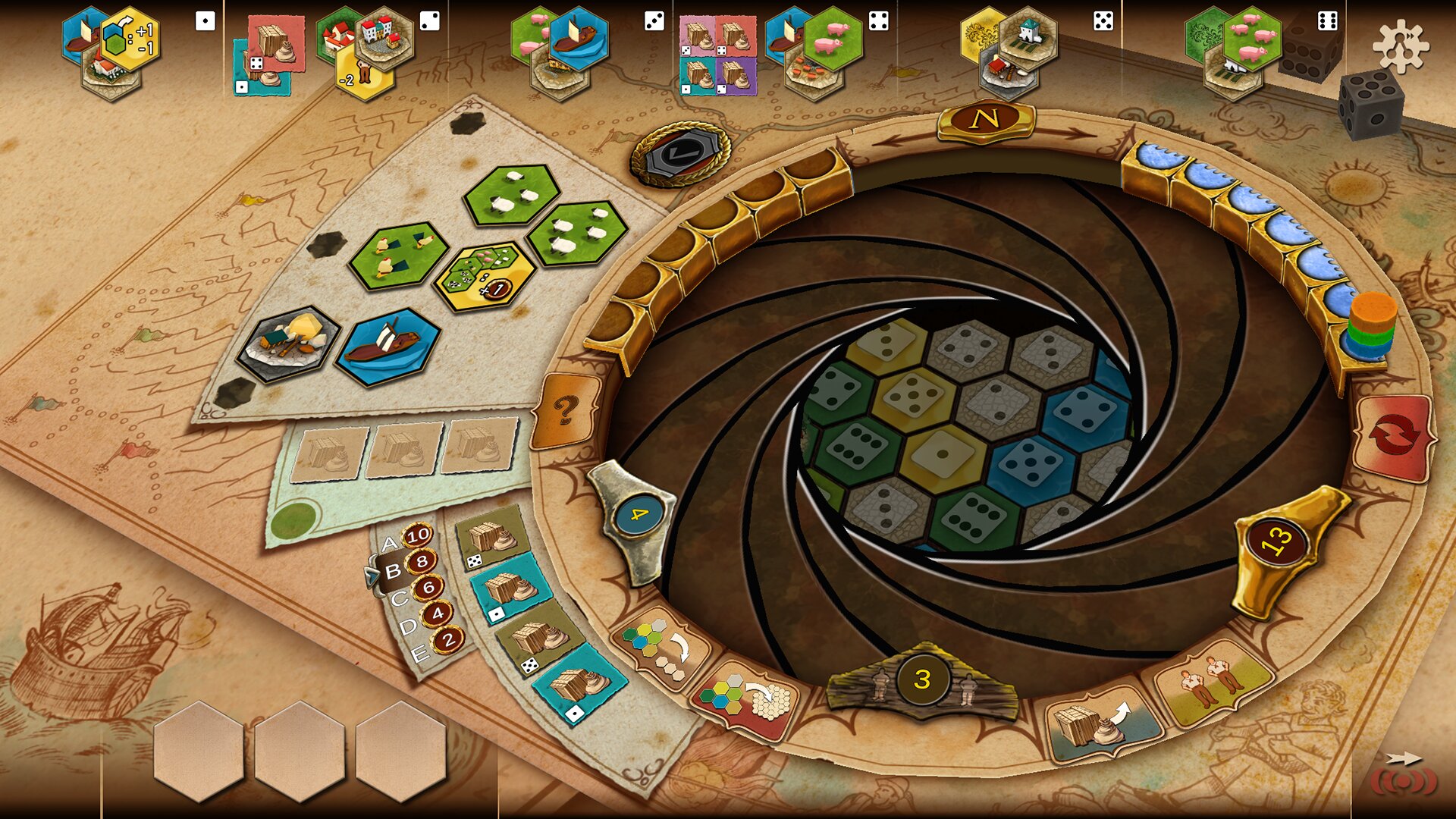Viewport: 1456px width, 819px height.
Task: Choose the yellow +1/-1 knowledge tile
Action: click(130, 38)
